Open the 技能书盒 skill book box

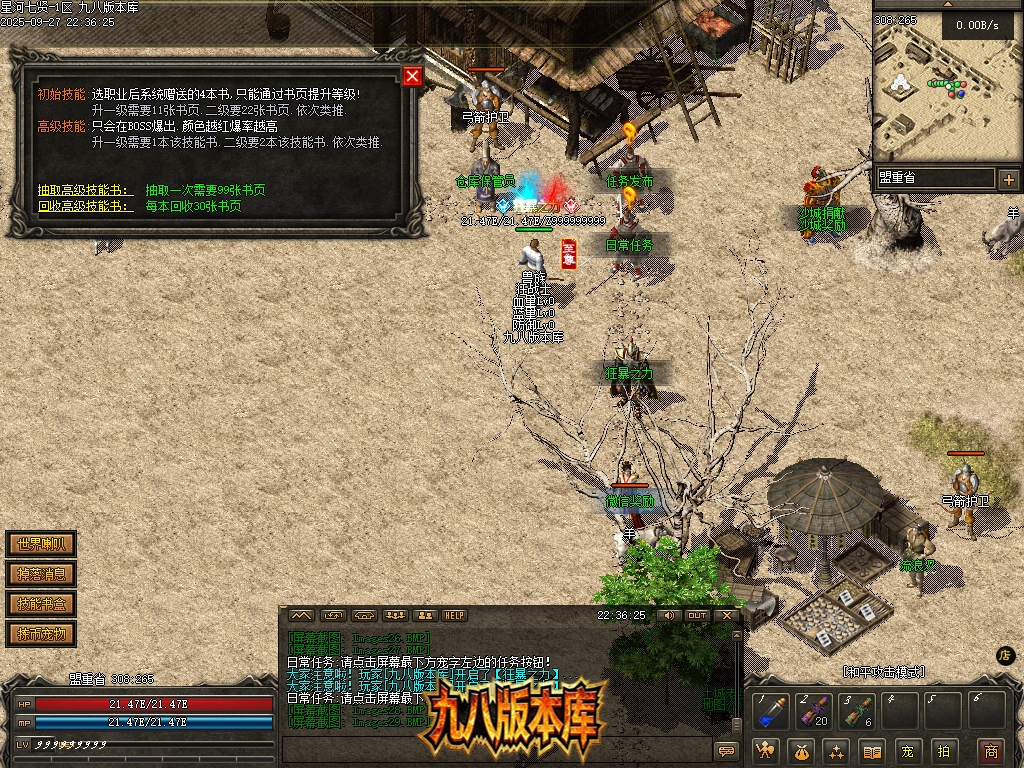click(x=41, y=604)
